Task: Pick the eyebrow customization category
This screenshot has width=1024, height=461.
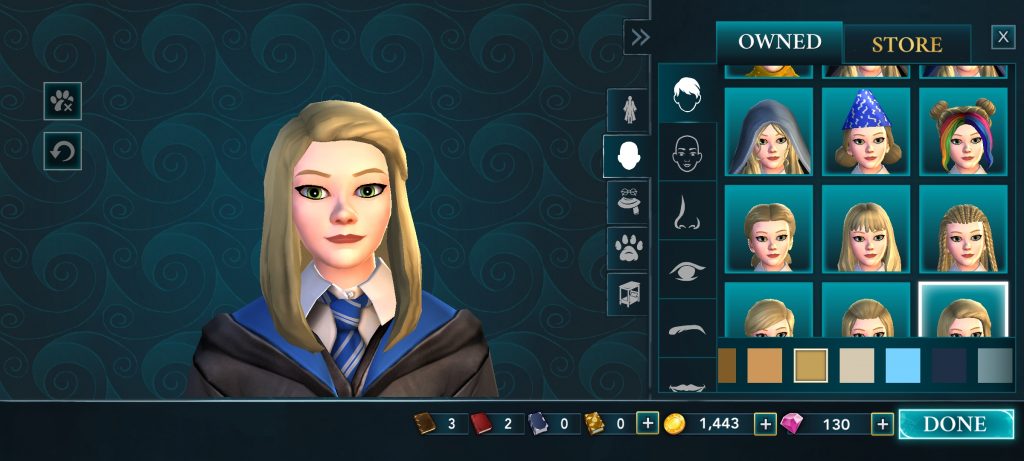Action: click(x=687, y=328)
